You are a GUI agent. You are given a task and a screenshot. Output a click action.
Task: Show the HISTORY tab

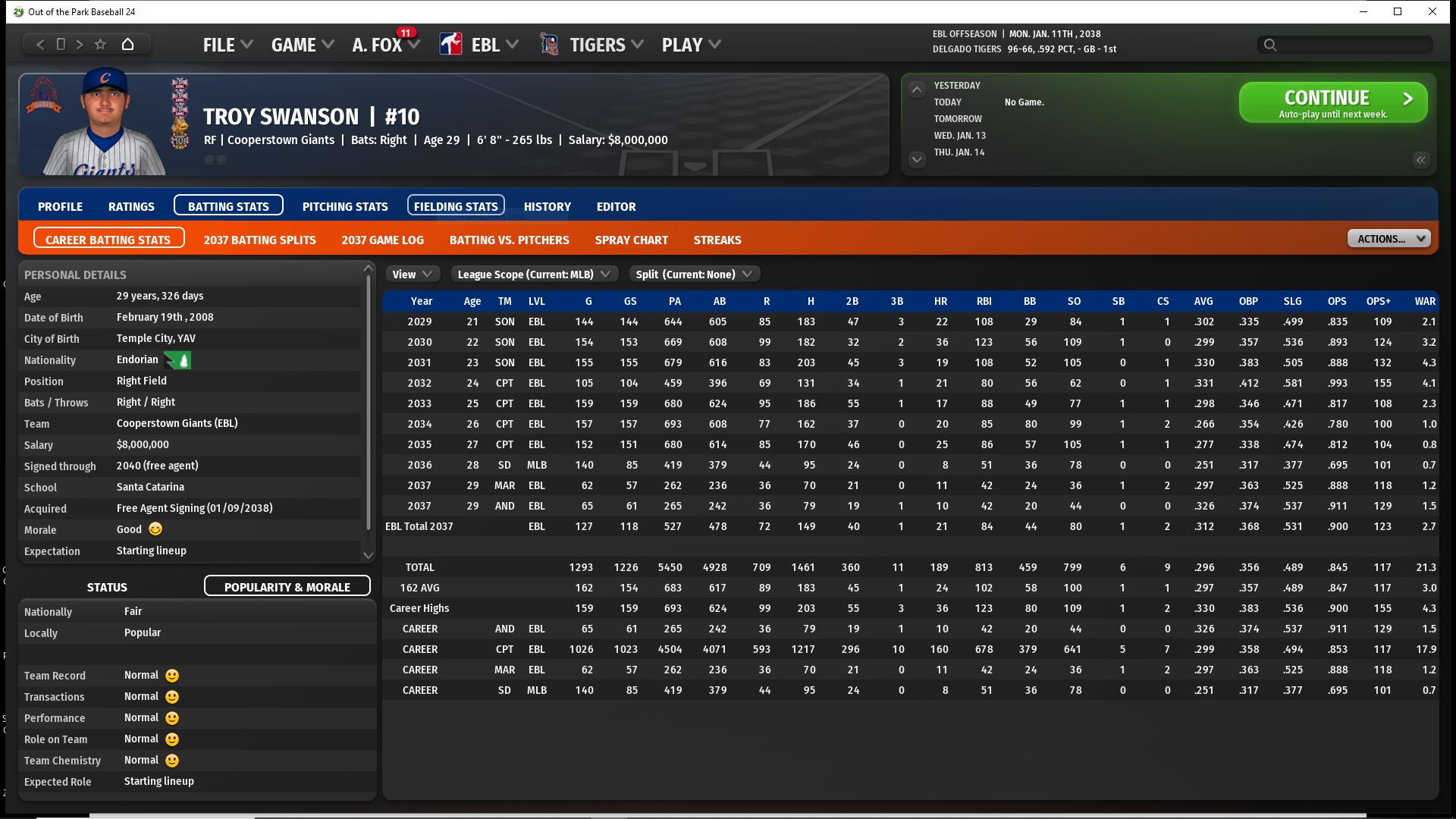[x=547, y=206]
